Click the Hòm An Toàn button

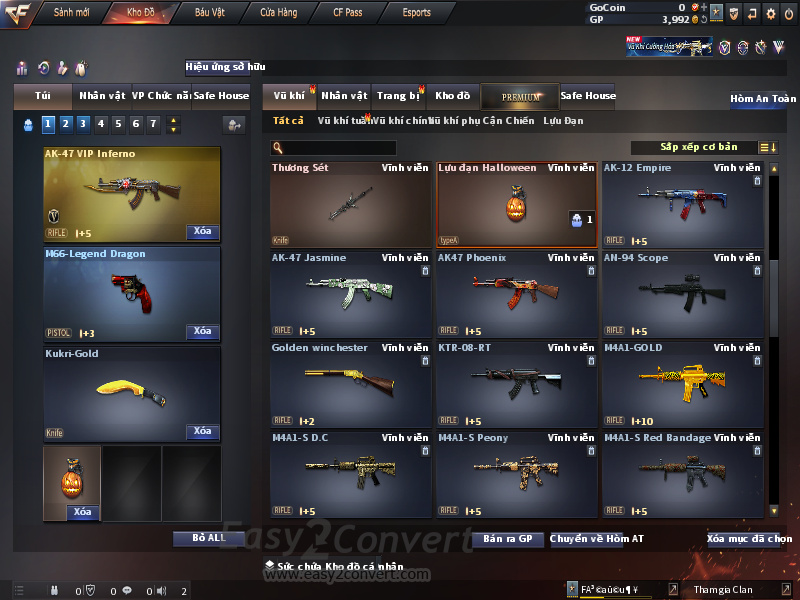click(x=762, y=99)
